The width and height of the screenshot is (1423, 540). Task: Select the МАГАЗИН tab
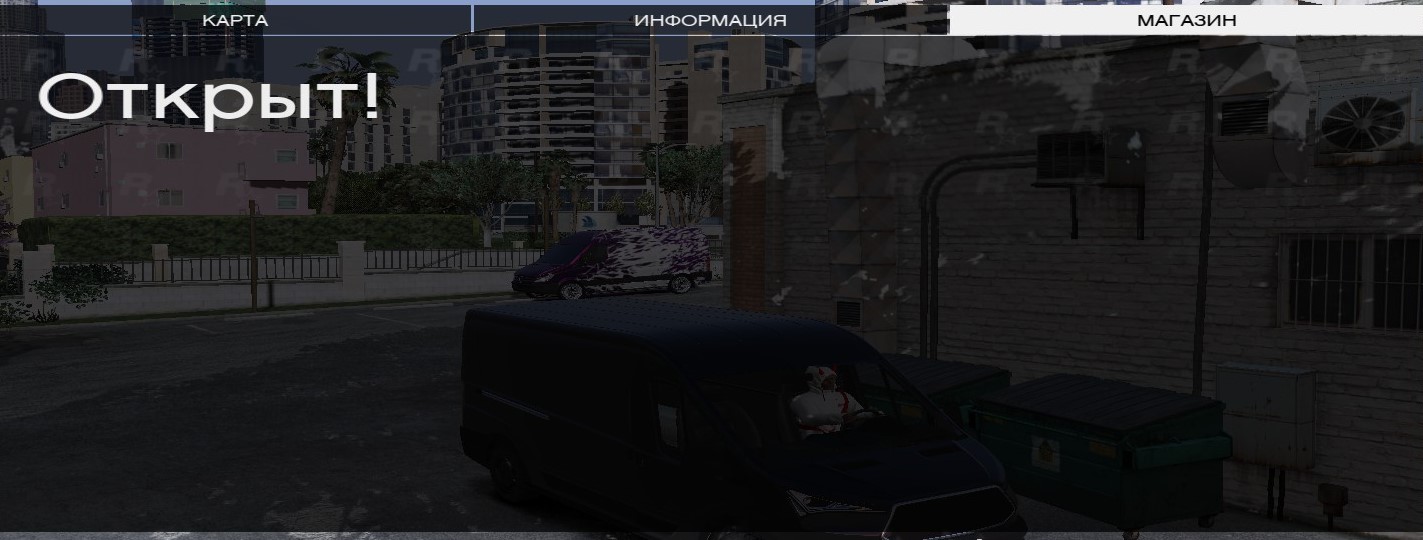point(1186,20)
